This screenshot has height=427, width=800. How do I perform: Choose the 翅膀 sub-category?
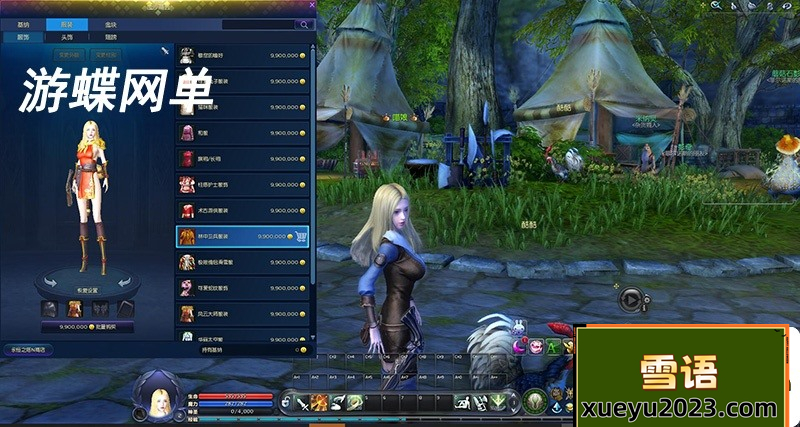coord(110,37)
